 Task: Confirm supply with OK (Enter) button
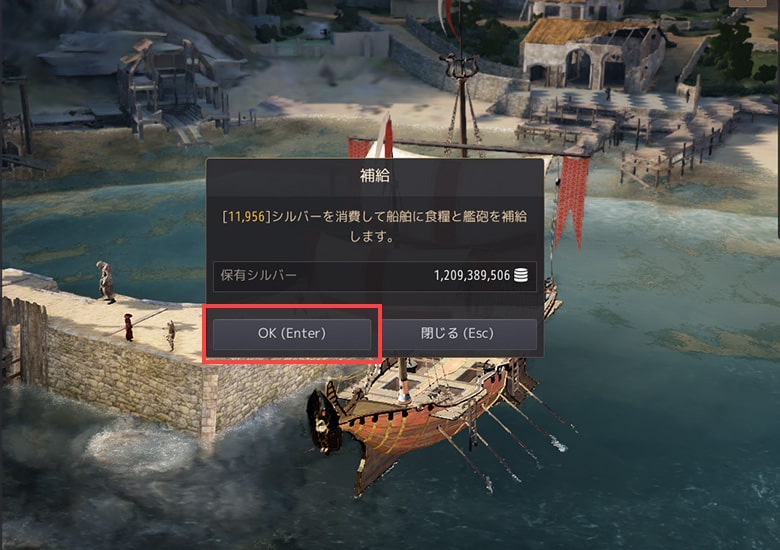click(292, 333)
